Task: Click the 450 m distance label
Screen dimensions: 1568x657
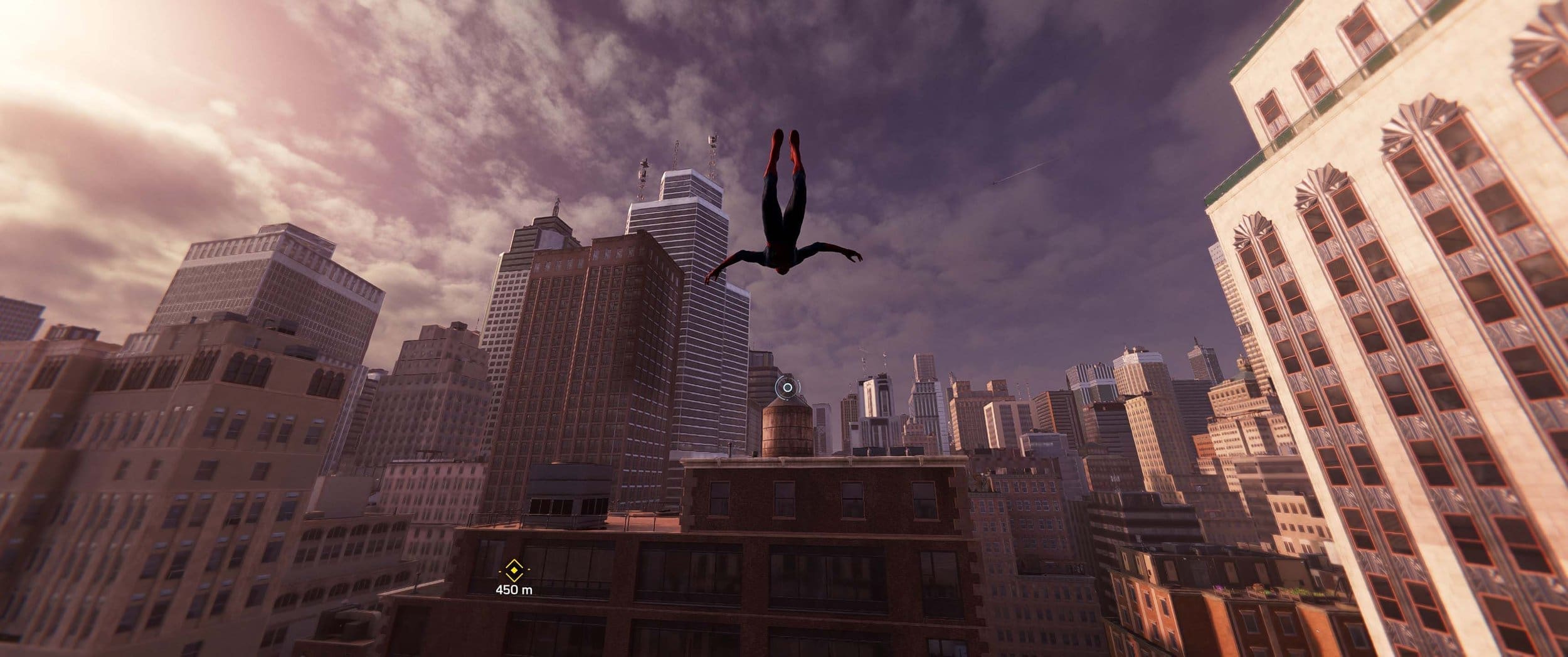Action: [514, 589]
